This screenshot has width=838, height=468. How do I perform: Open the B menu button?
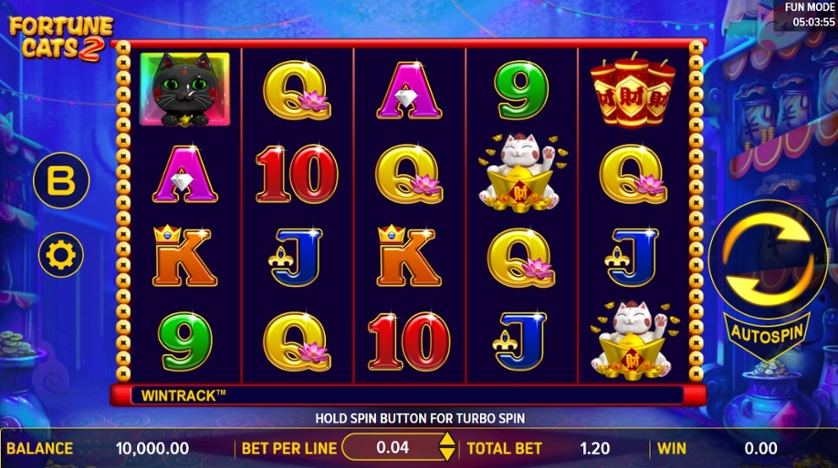[61, 181]
